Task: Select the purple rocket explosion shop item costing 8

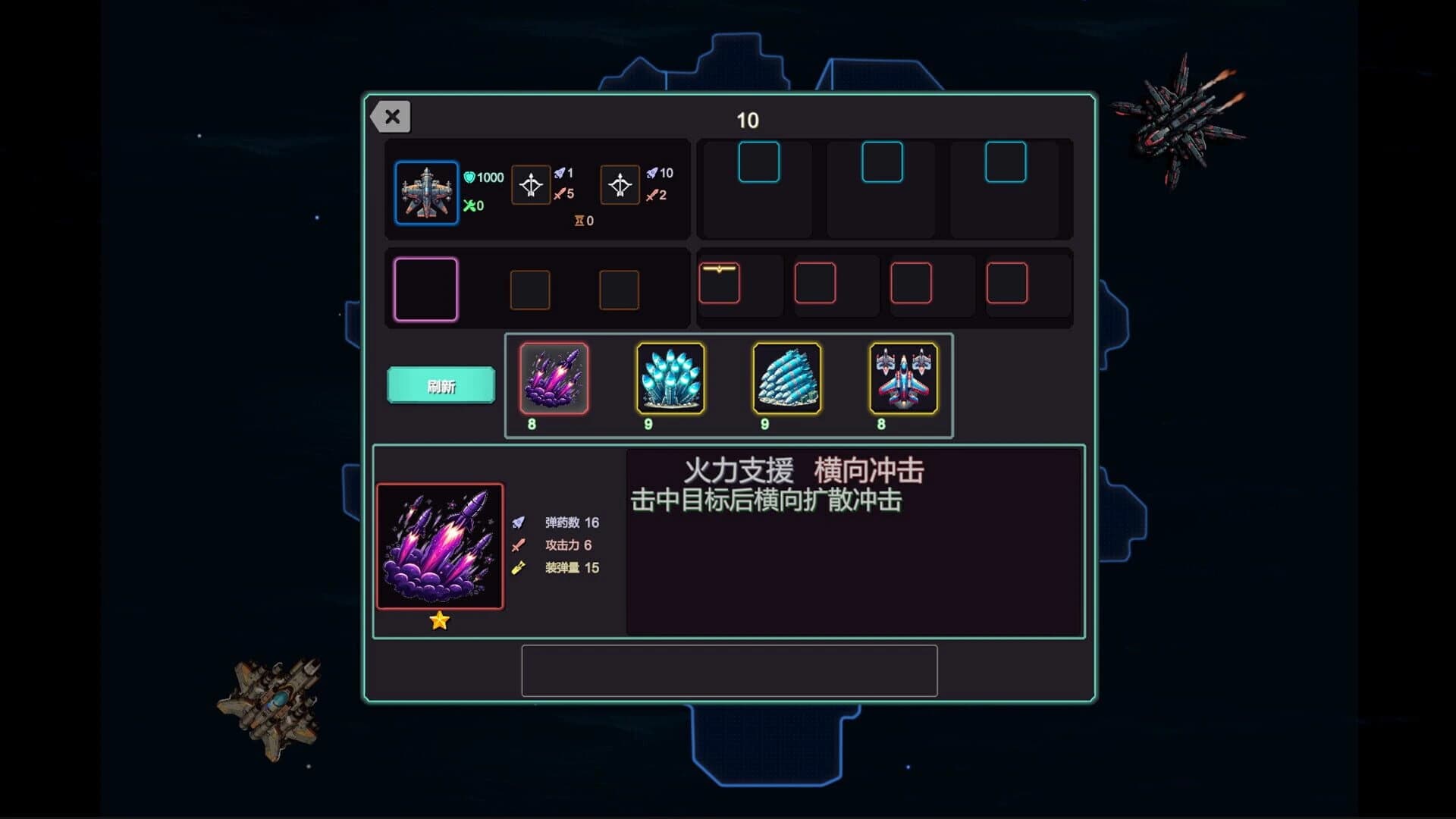Action: [x=556, y=381]
